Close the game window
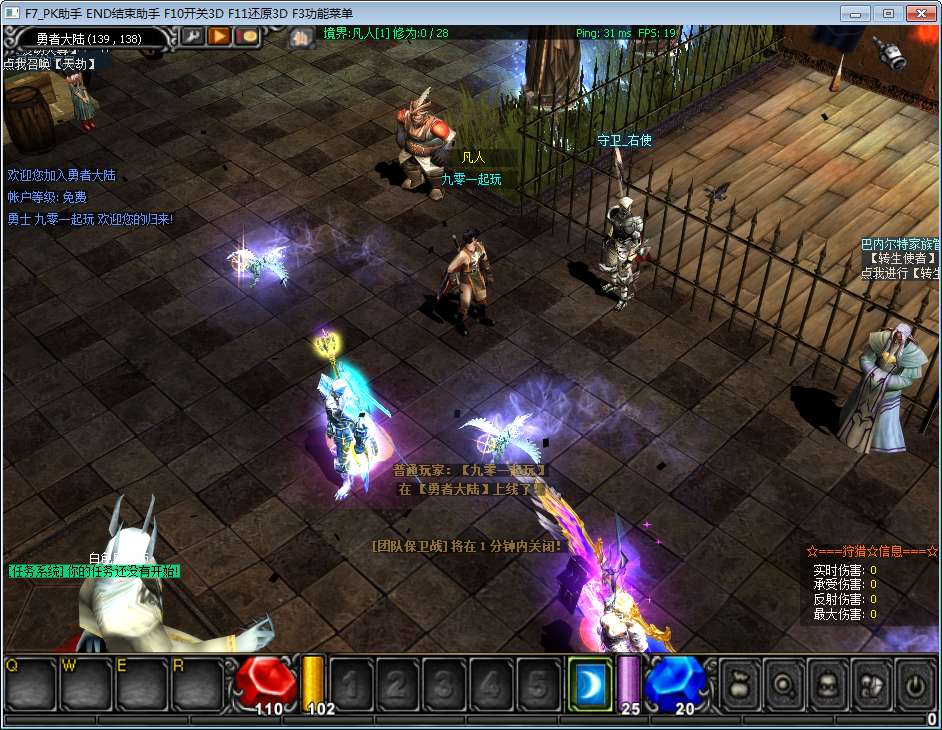 919,13
